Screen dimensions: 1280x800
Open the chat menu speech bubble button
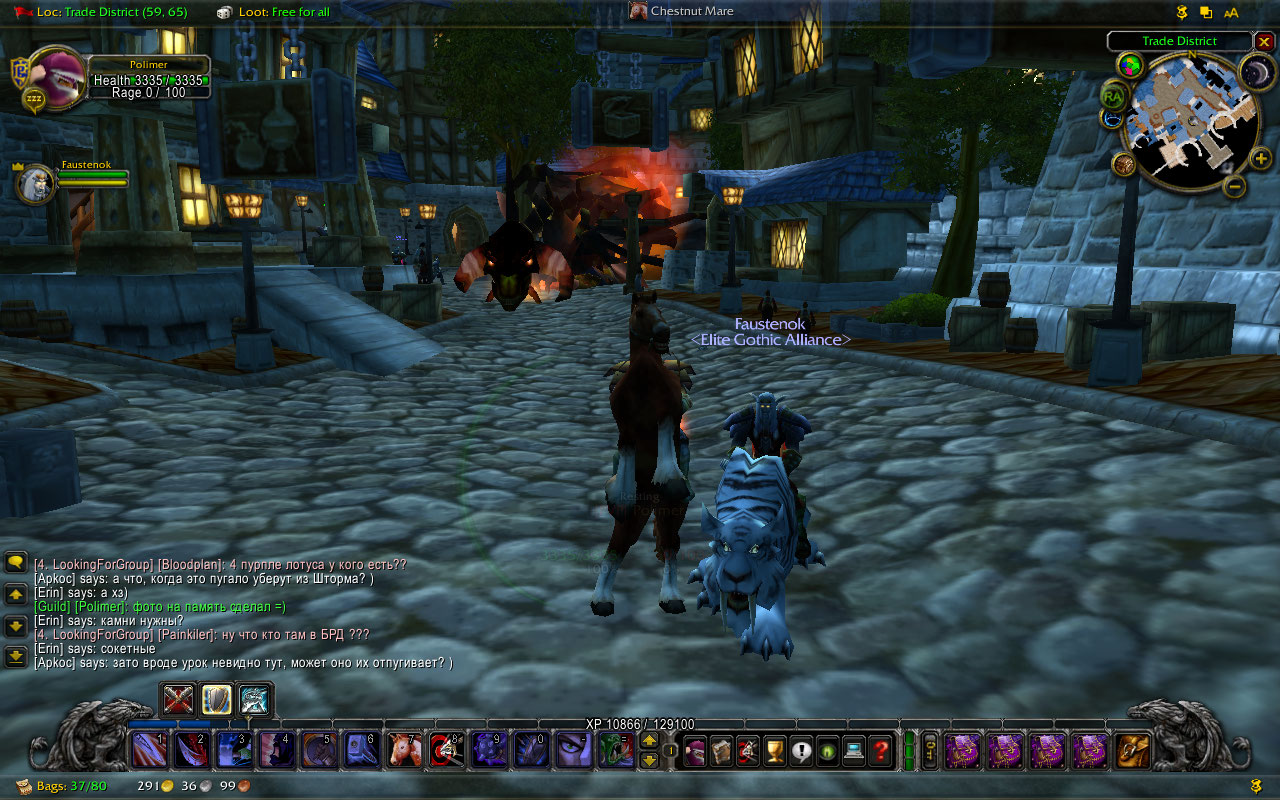point(16,563)
